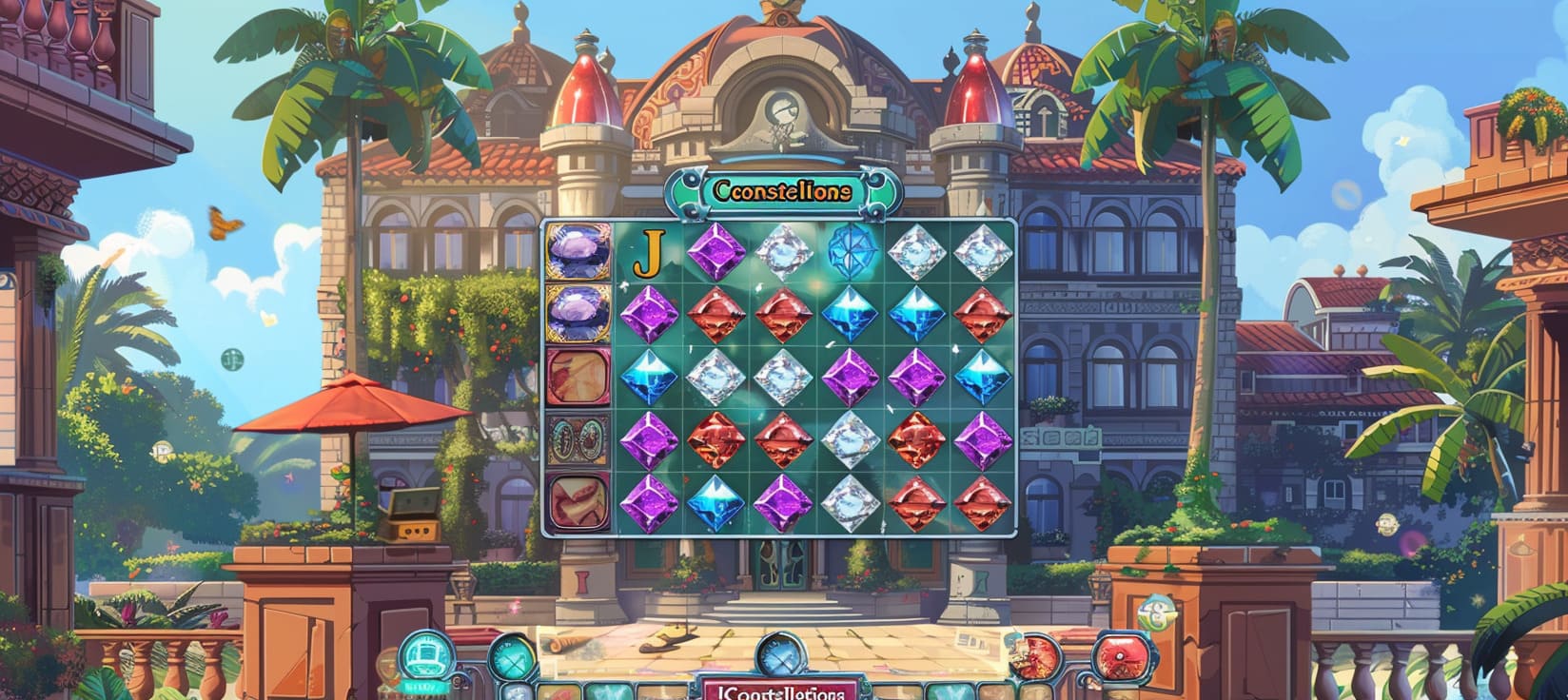Image resolution: width=1568 pixels, height=700 pixels.
Task: Click the hollow blue star gem in the top row
Action: coord(853,252)
